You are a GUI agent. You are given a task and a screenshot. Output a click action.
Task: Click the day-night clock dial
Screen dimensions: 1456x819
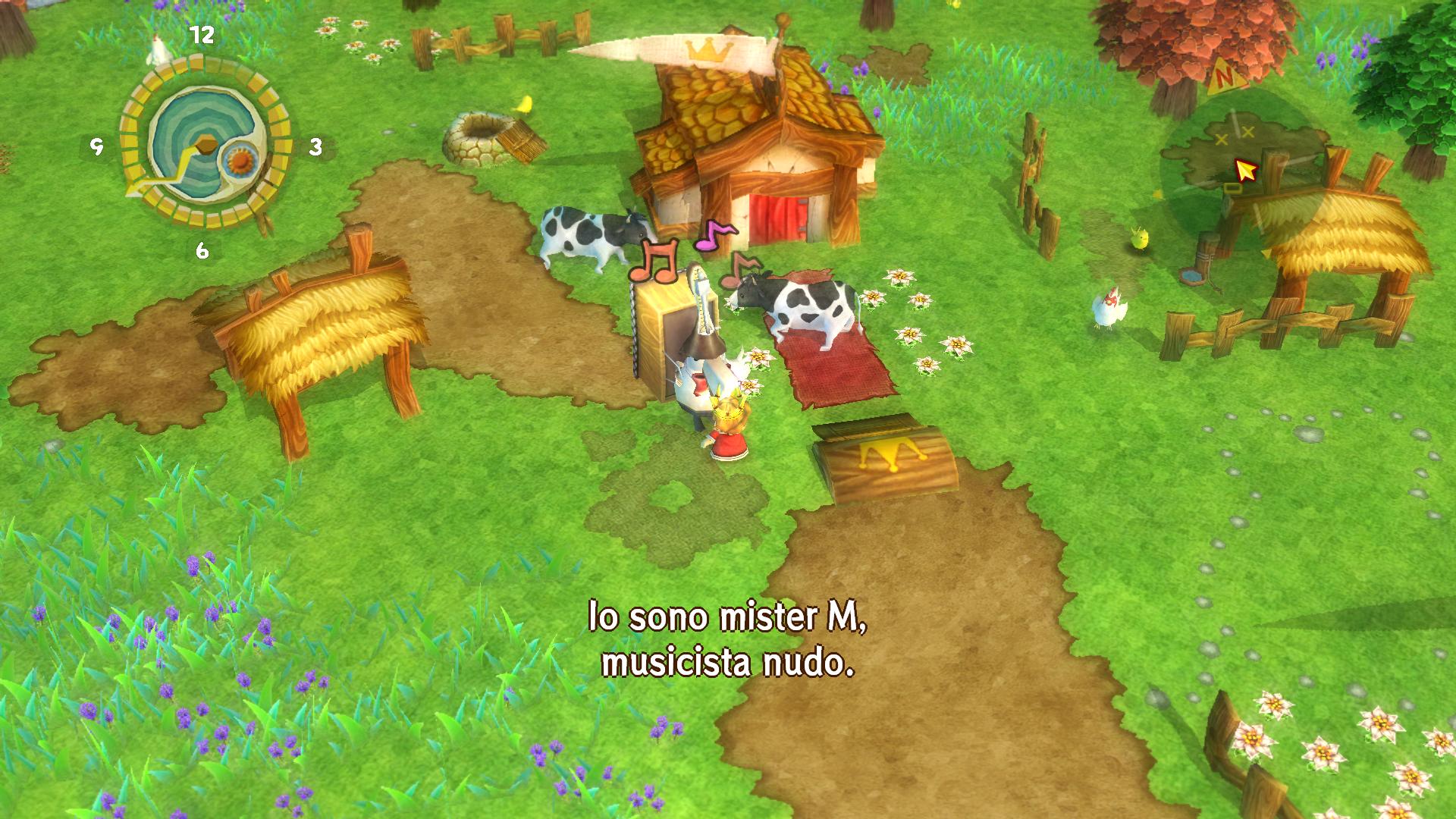pyautogui.click(x=203, y=143)
